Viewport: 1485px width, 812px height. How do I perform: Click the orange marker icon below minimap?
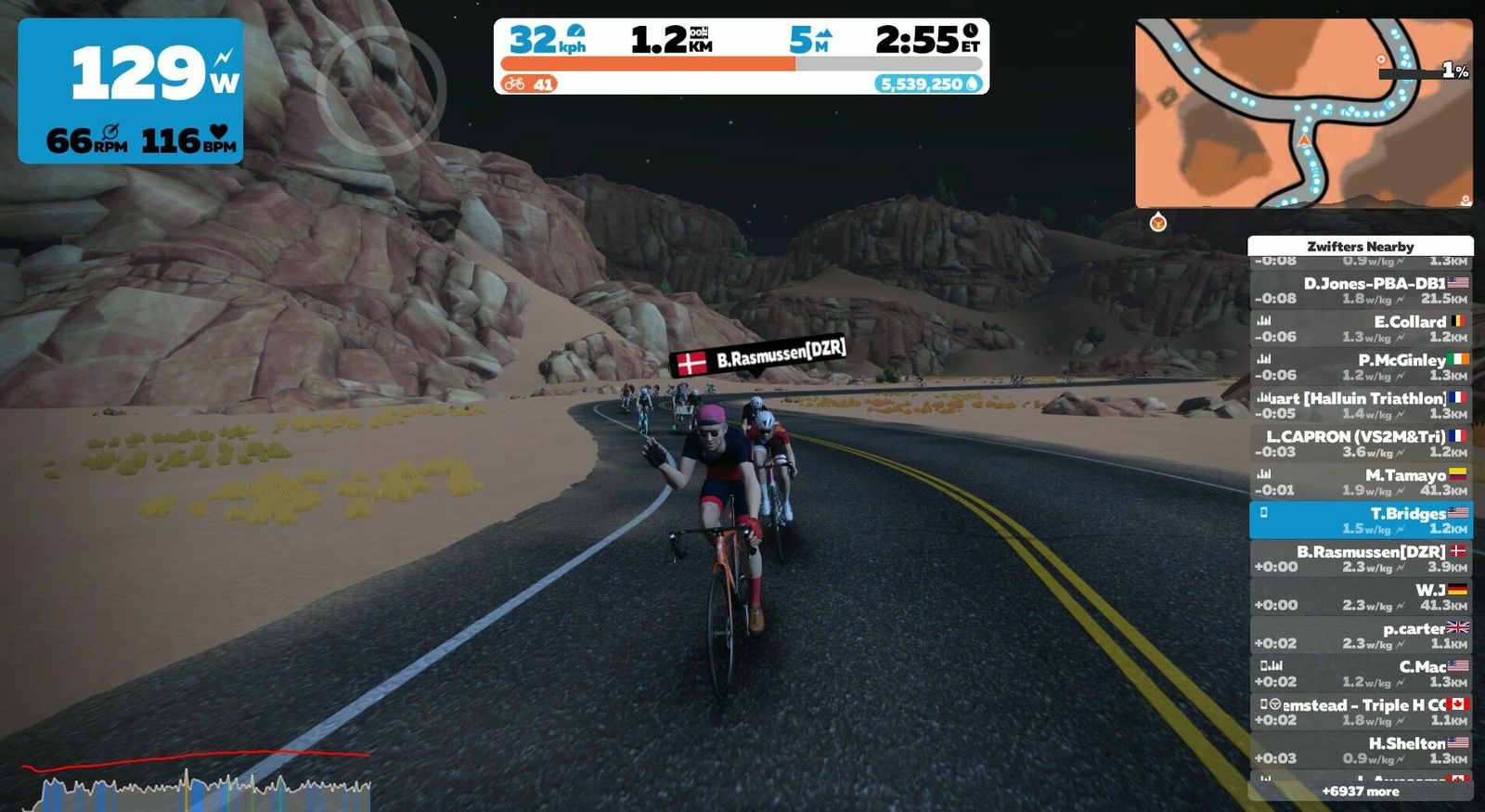click(1157, 223)
